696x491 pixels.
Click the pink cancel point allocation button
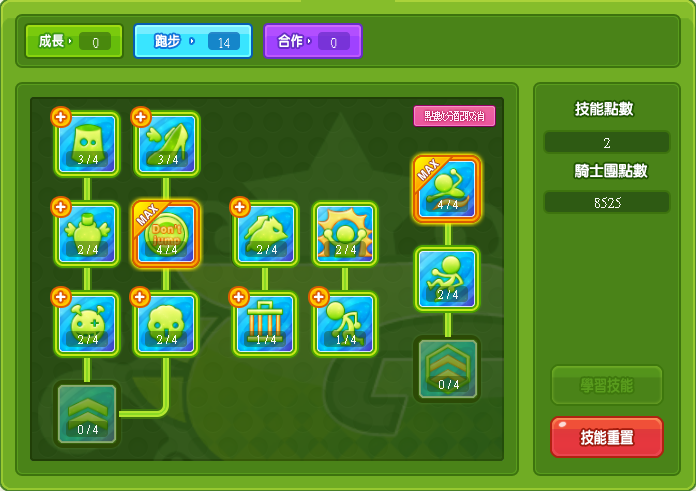[x=454, y=116]
